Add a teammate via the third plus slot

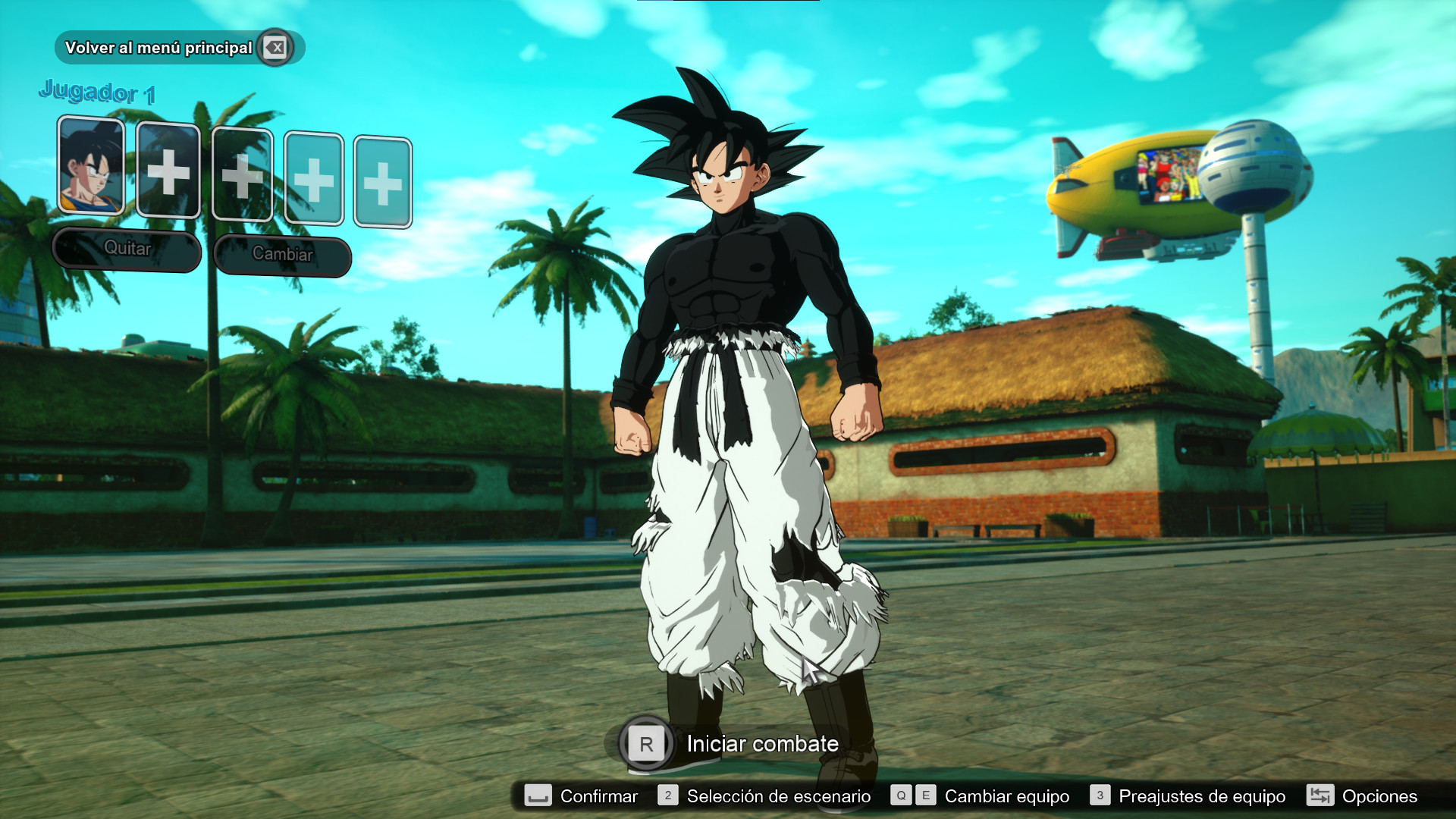point(315,176)
